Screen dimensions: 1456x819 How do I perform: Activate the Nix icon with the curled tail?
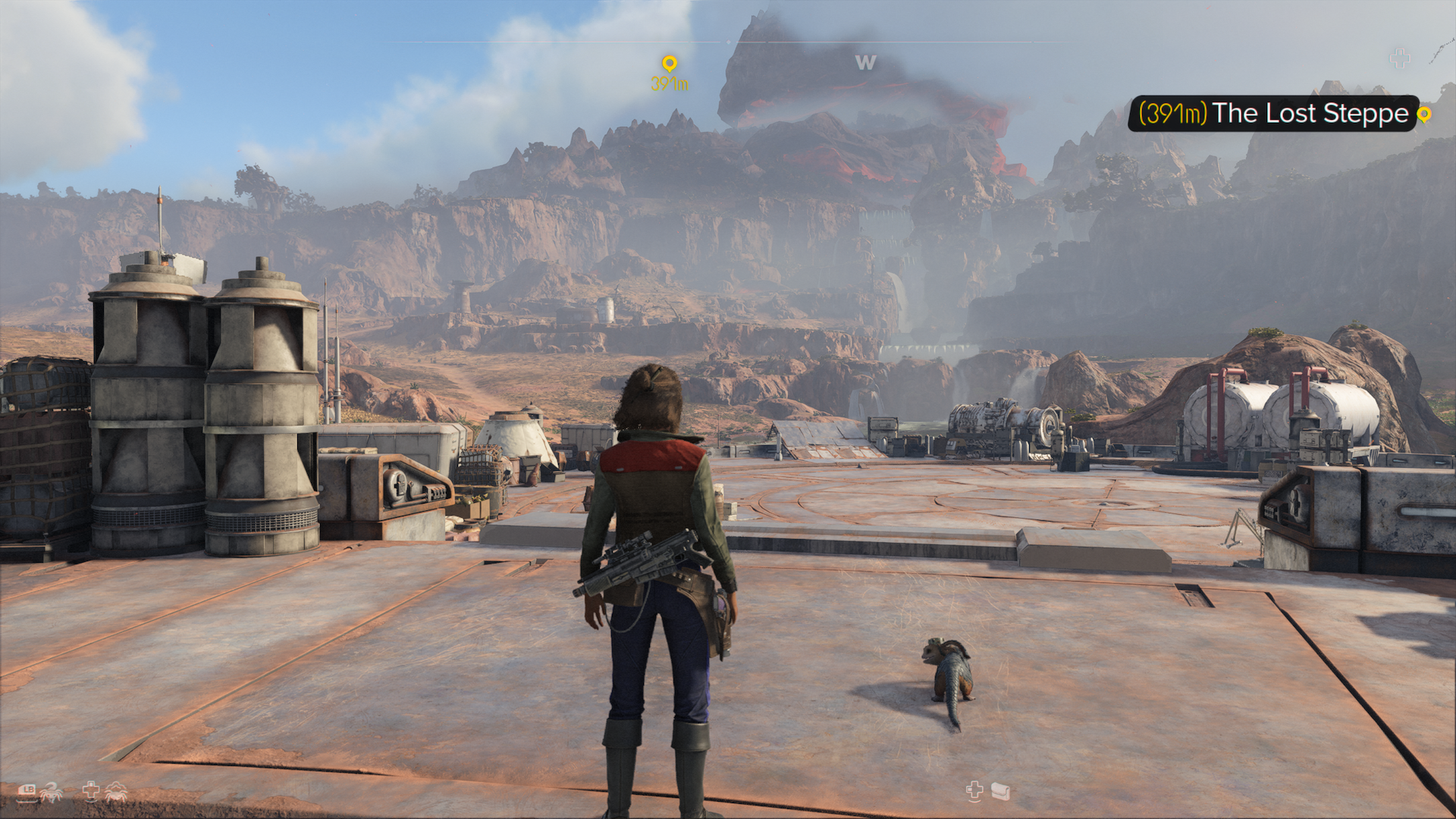52,792
